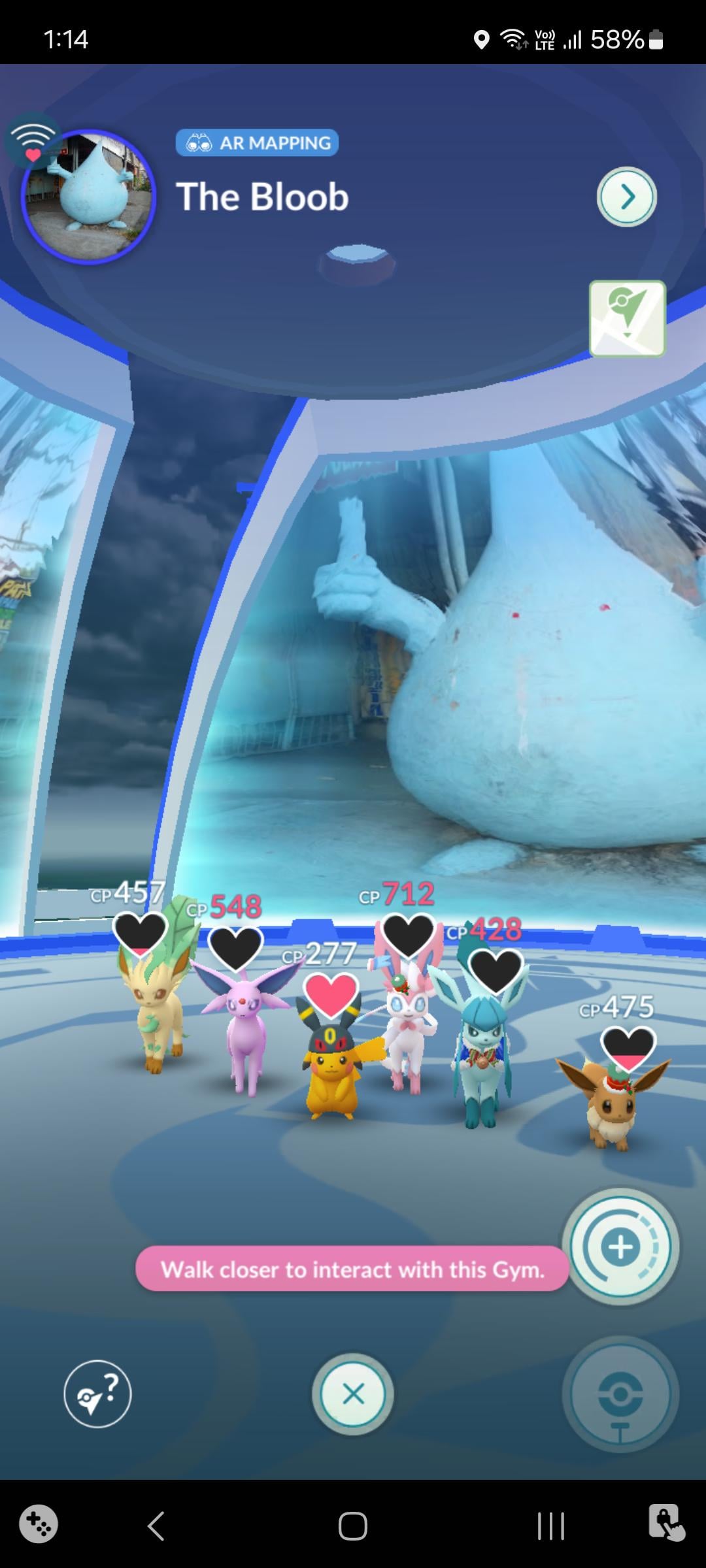This screenshot has height=1568, width=706.
Task: Open the gym help question icon
Action: click(x=97, y=1394)
